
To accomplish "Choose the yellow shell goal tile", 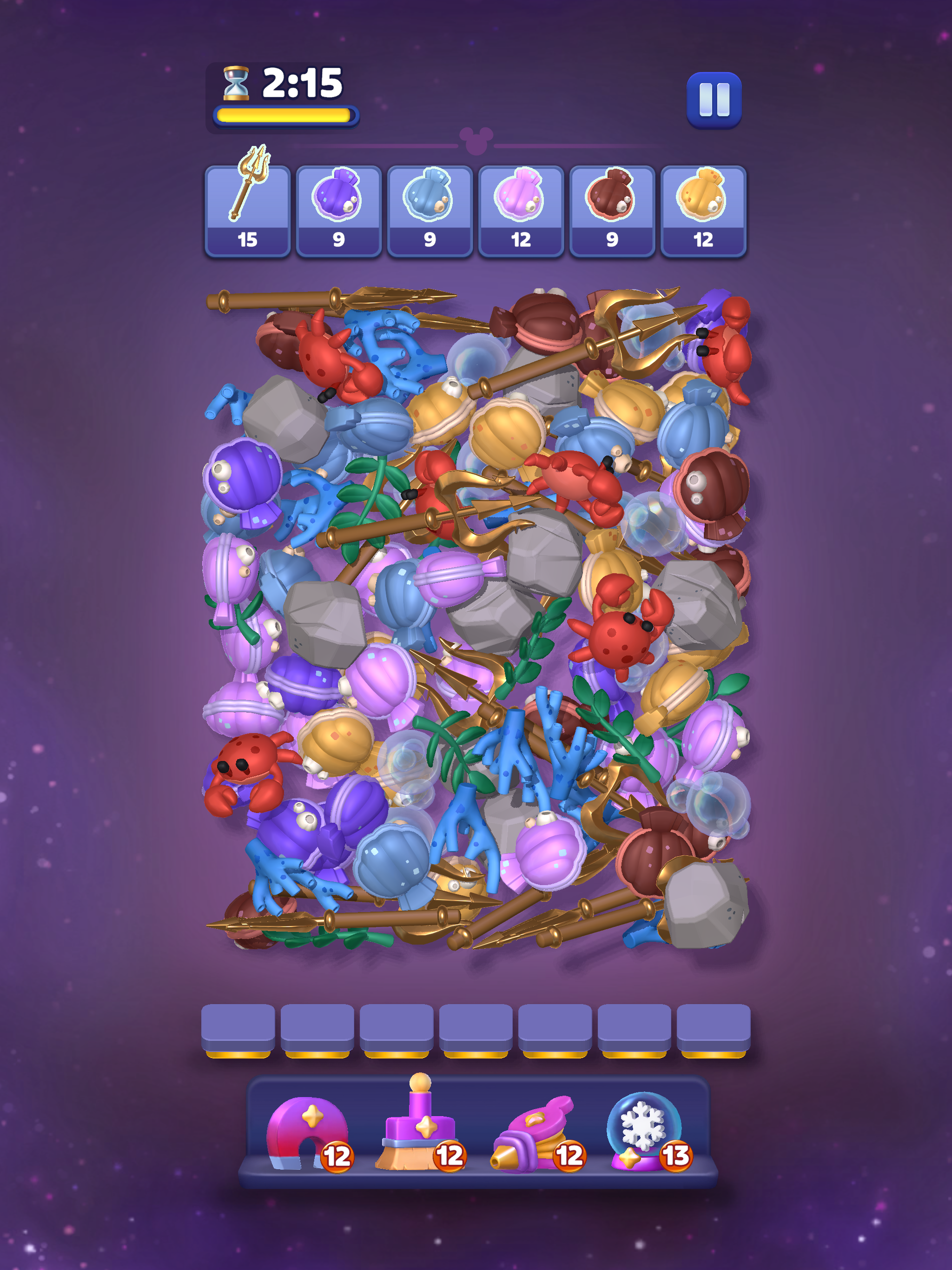I will pyautogui.click(x=703, y=211).
